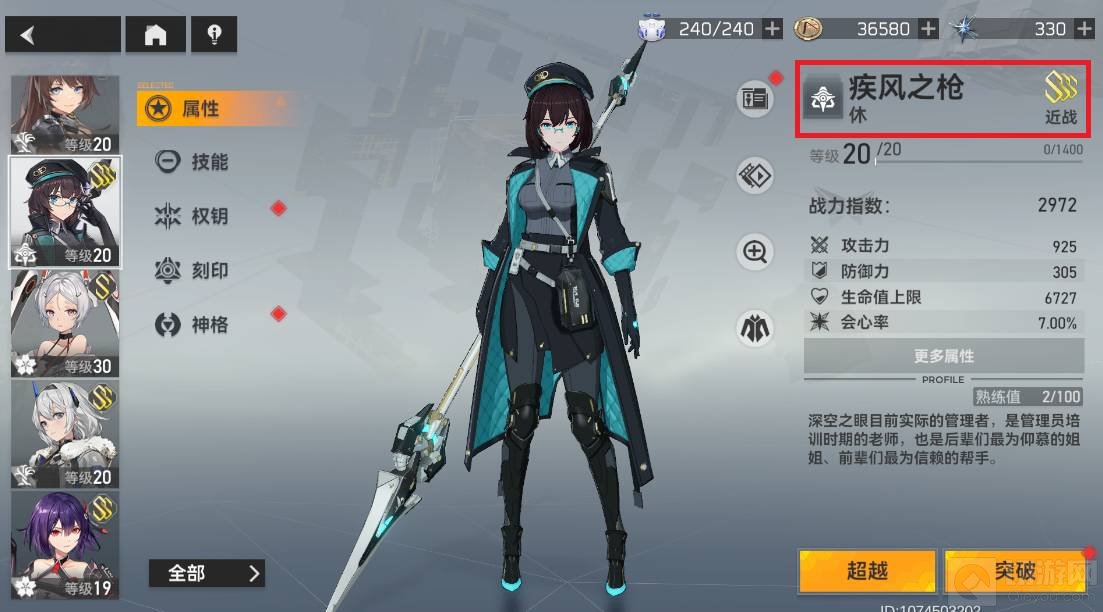Show 更多属性 details
Image resolution: width=1103 pixels, height=612 pixels.
pos(943,356)
